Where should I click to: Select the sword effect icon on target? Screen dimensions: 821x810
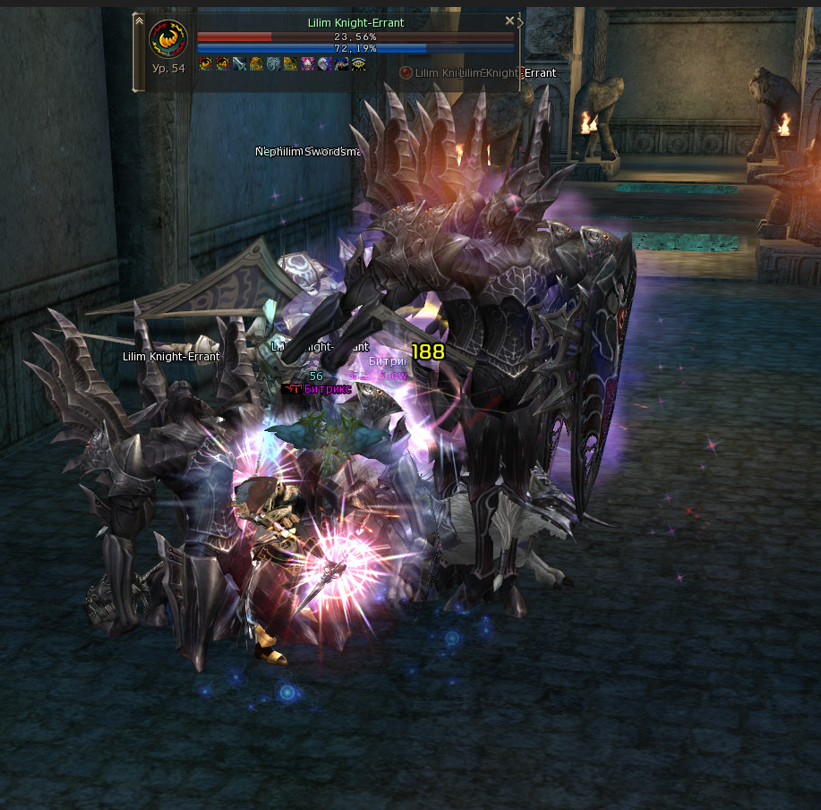[239, 64]
